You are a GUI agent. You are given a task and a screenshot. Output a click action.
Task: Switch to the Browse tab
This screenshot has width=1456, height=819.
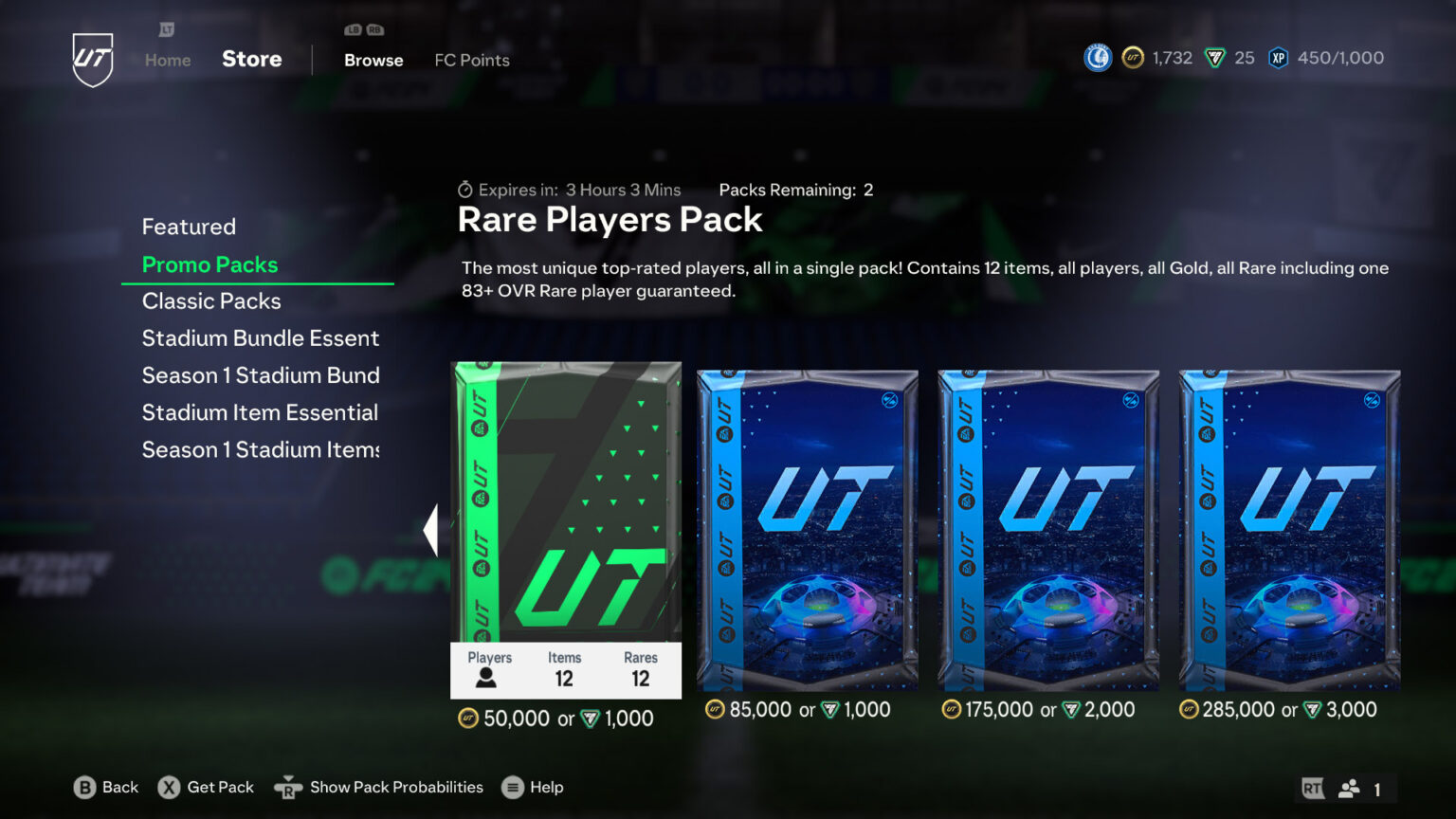tap(373, 60)
